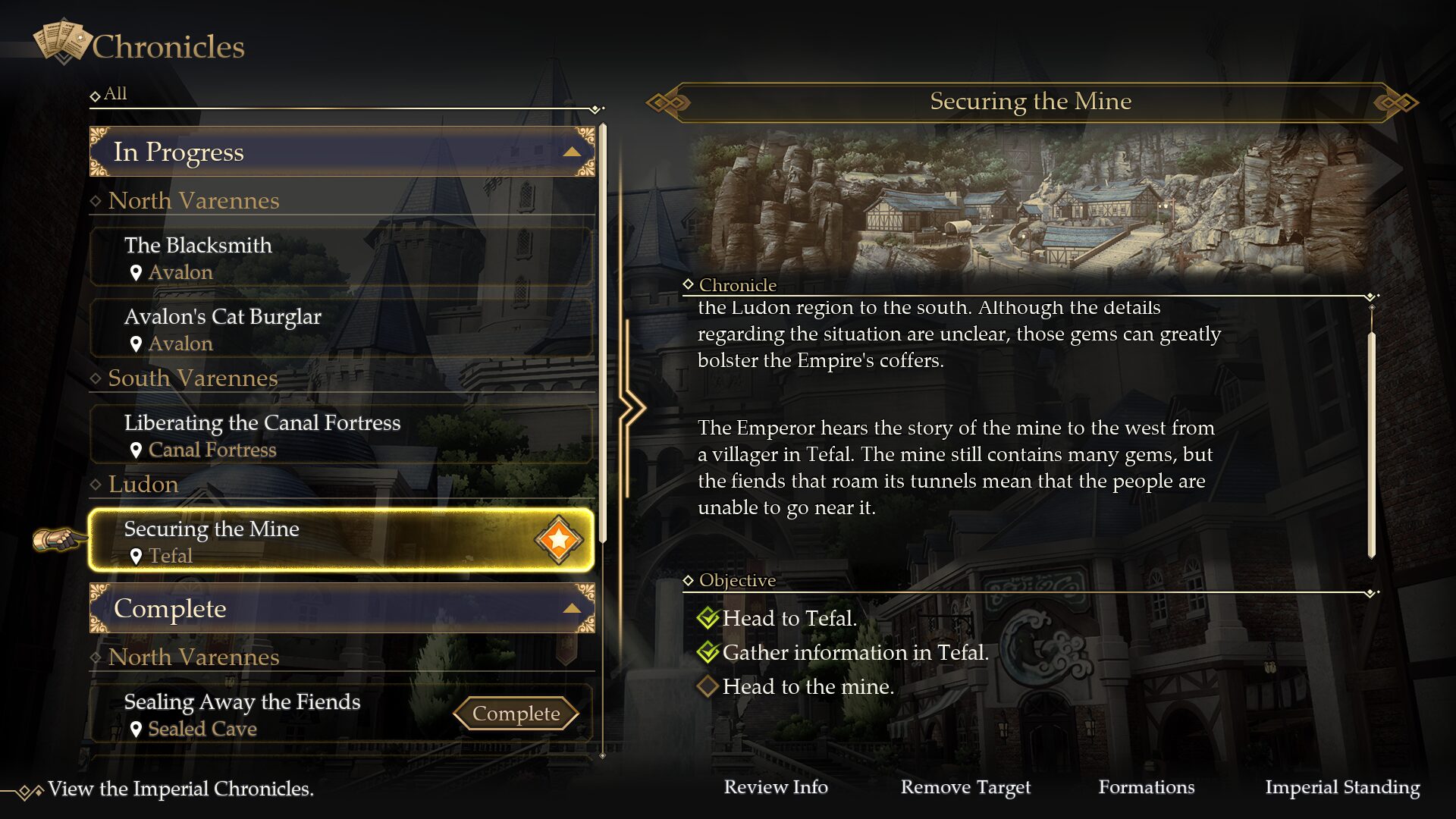Click the orange star target marker
This screenshot has width=1456, height=819.
pos(559,540)
